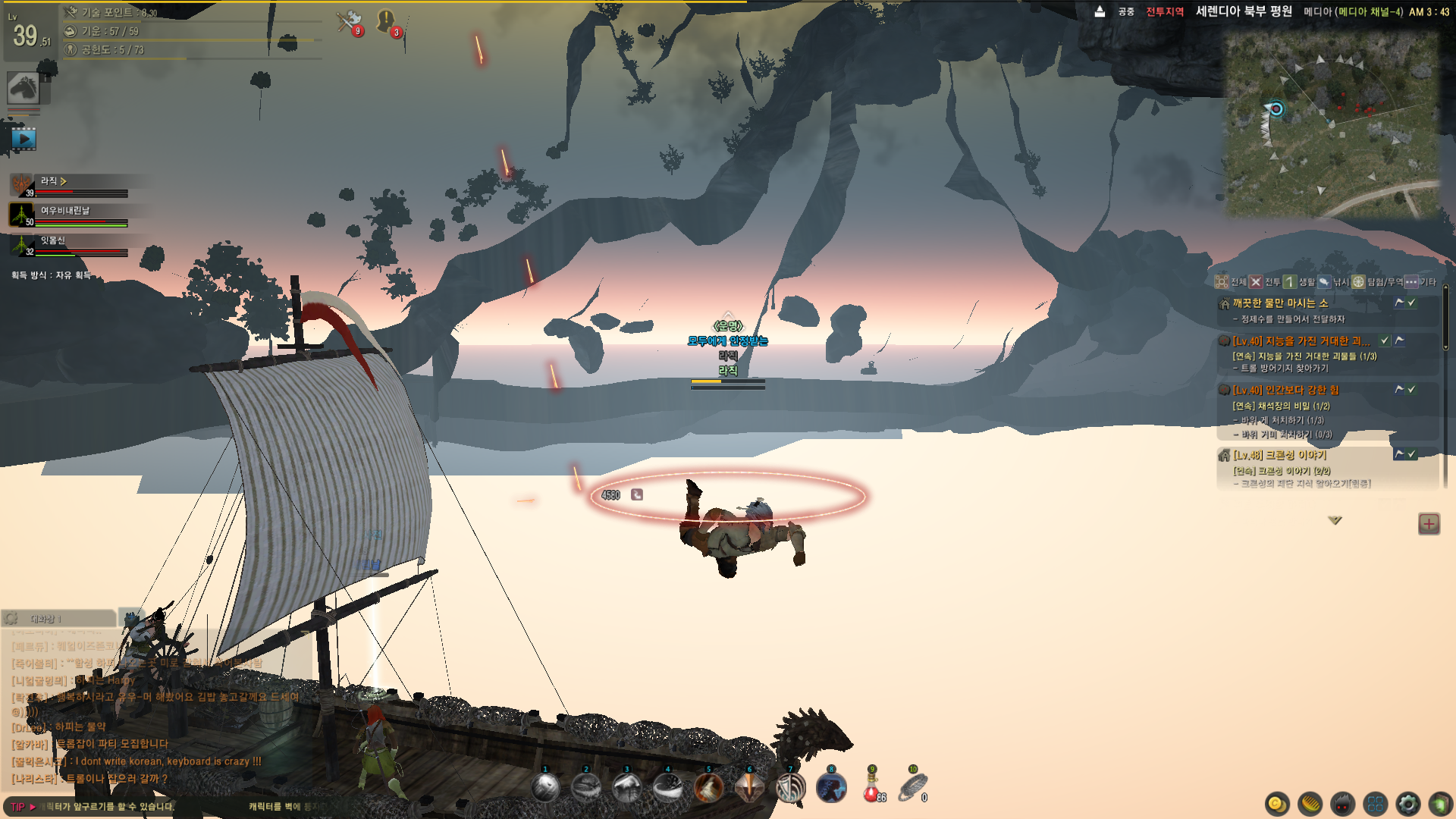The height and width of the screenshot is (819, 1456).
Task: Show 기타 (other) quests
Action: tap(1420, 282)
